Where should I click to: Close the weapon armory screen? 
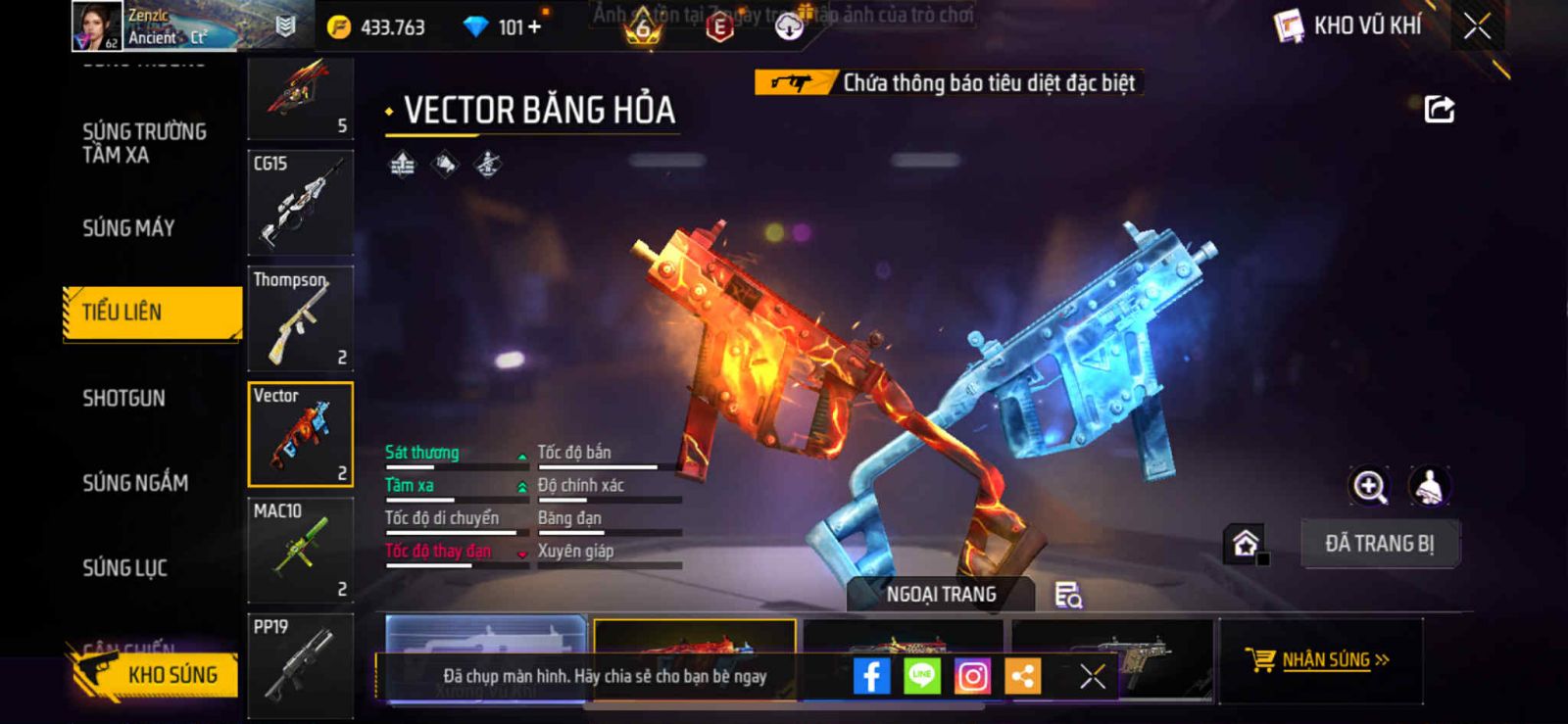point(1477,26)
